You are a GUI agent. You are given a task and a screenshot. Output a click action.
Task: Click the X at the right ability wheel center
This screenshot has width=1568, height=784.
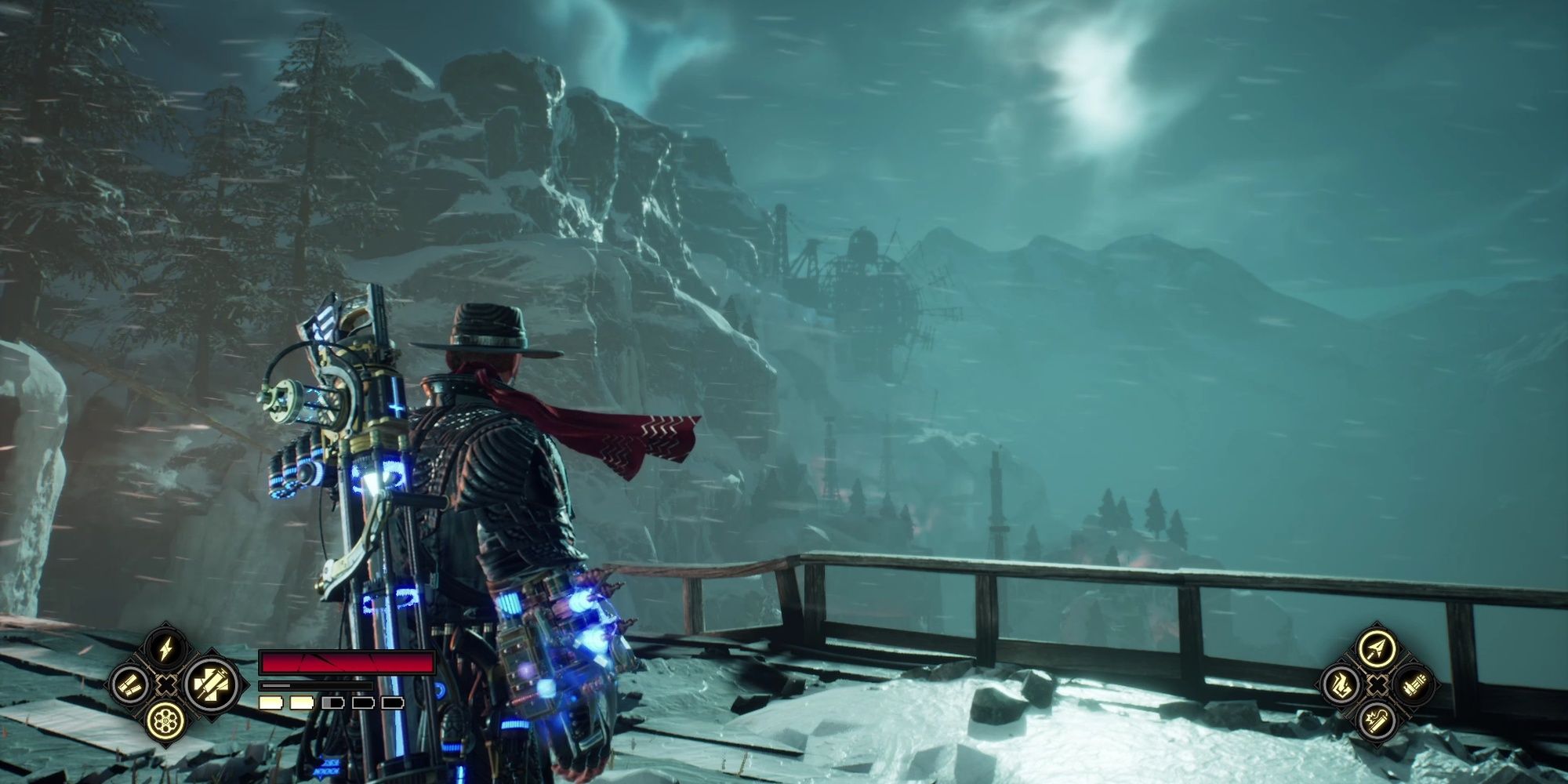point(1377,685)
